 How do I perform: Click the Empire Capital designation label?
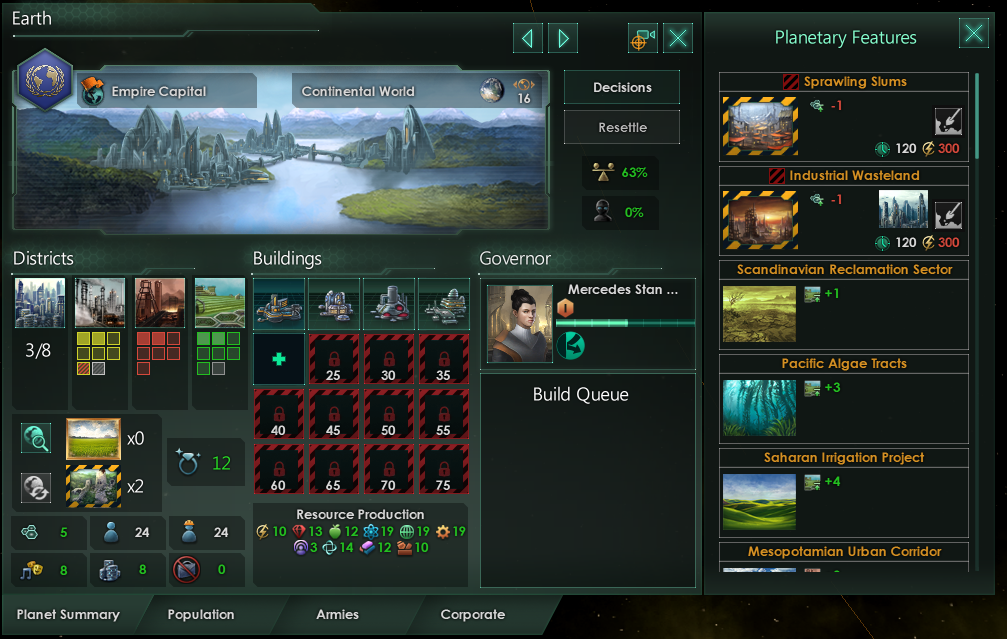(x=158, y=91)
